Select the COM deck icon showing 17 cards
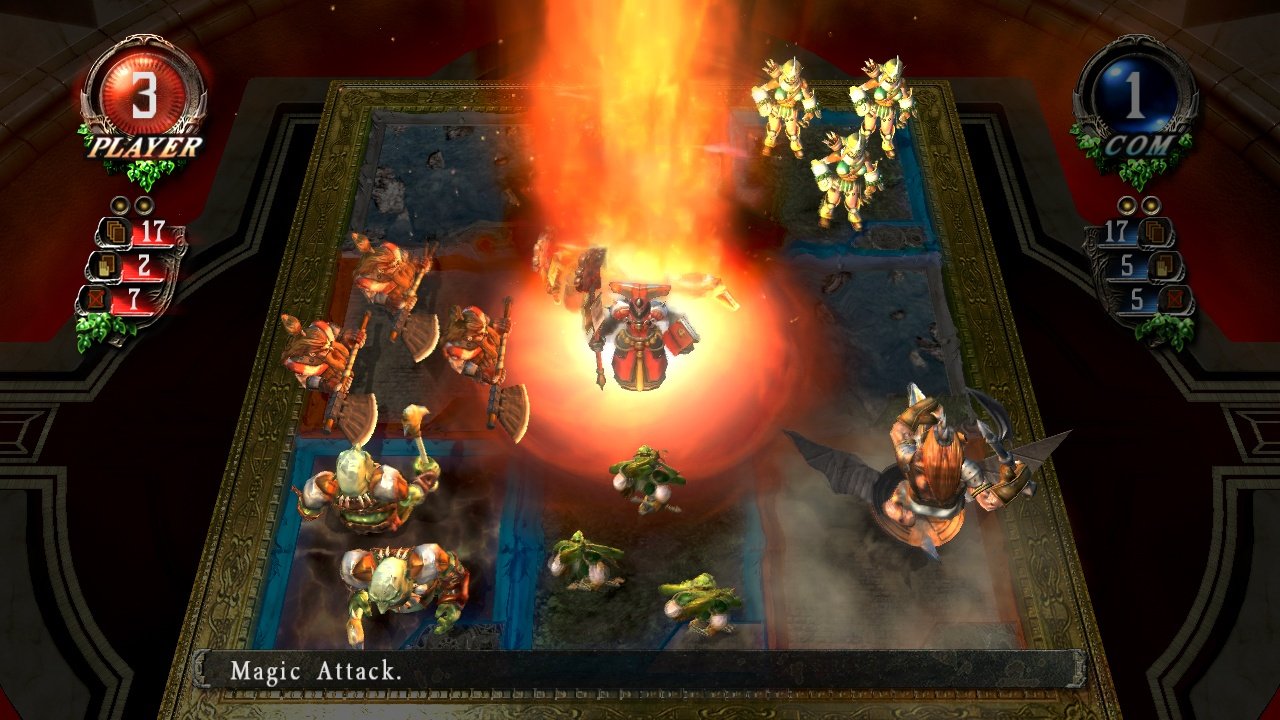 point(1154,231)
